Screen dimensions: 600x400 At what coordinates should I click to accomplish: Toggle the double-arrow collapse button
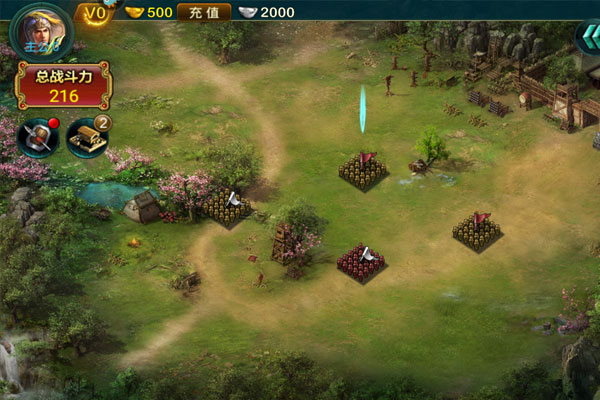point(586,40)
